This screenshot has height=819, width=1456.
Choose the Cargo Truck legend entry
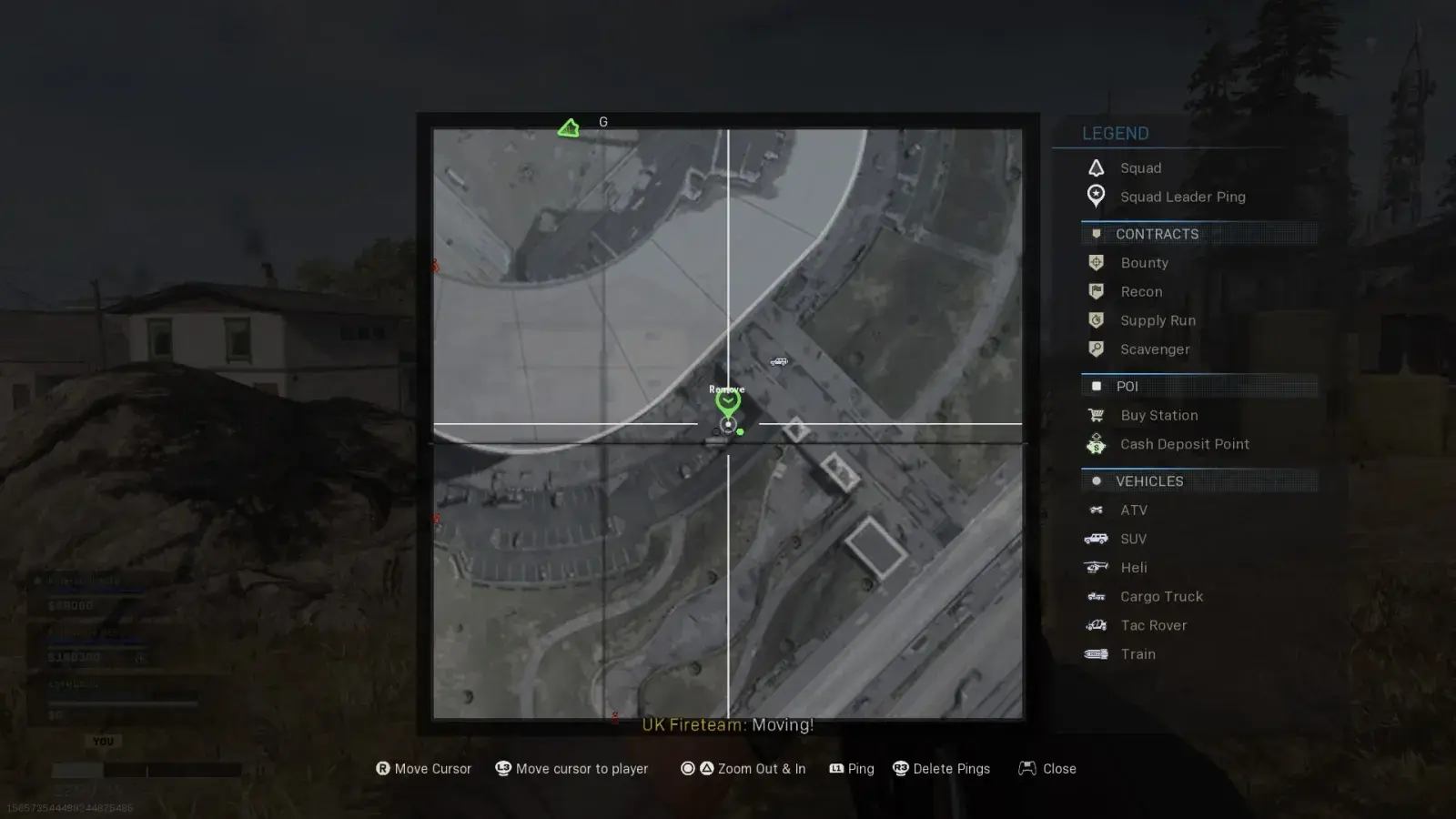[x=1161, y=597]
